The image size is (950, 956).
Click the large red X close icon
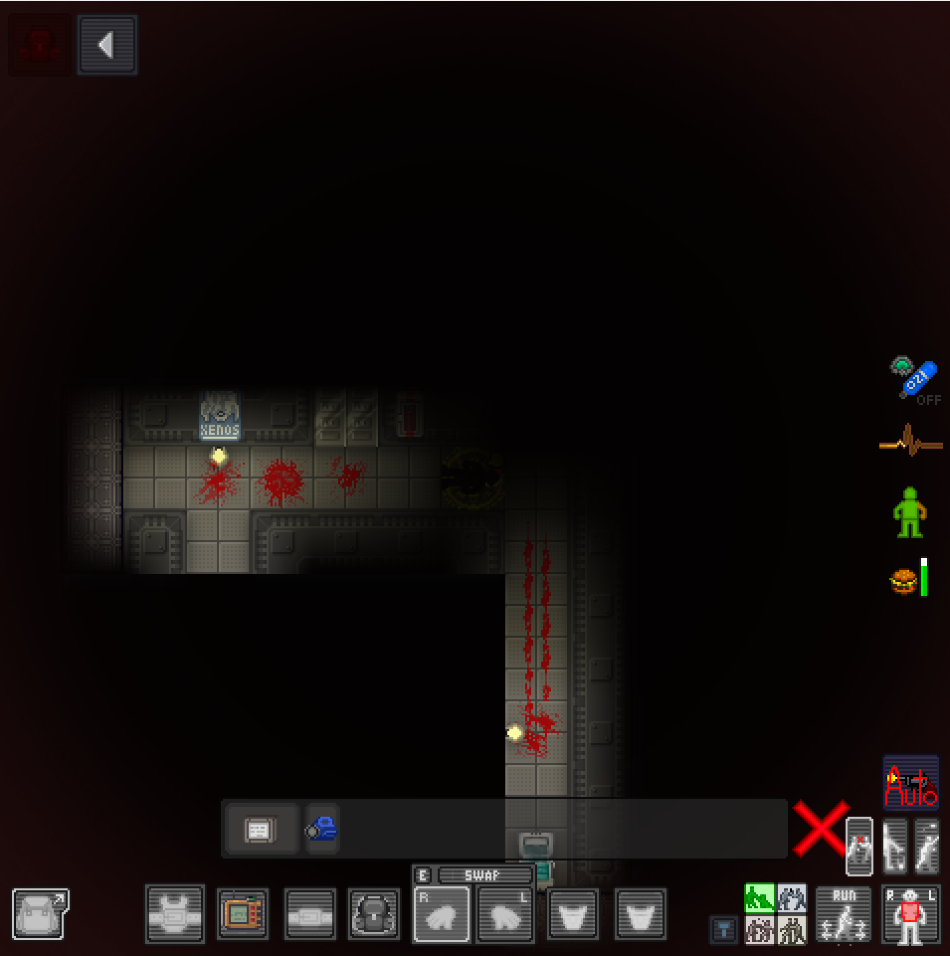820,829
